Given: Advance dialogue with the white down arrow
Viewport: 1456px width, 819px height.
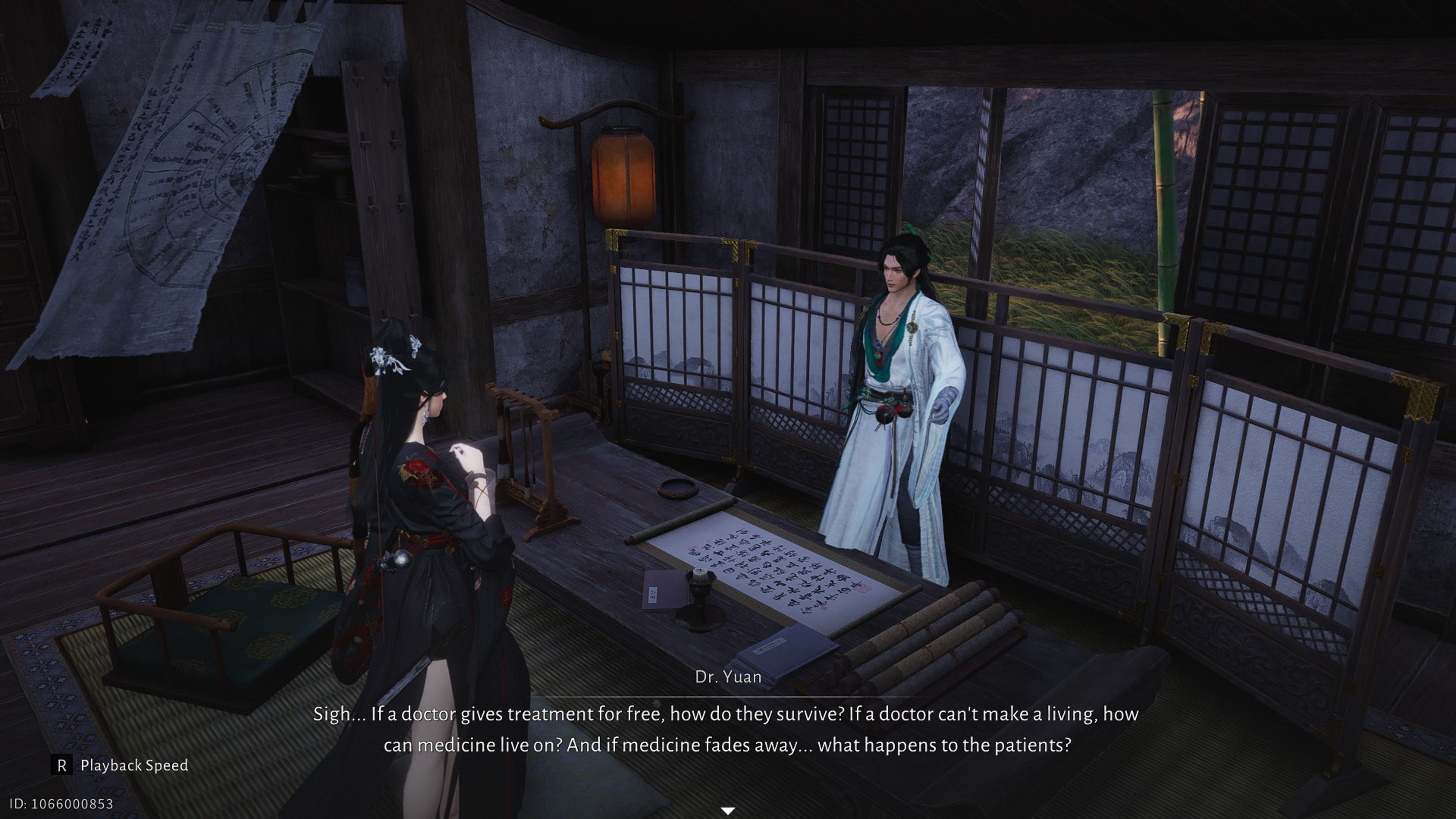Looking at the screenshot, I should [728, 811].
